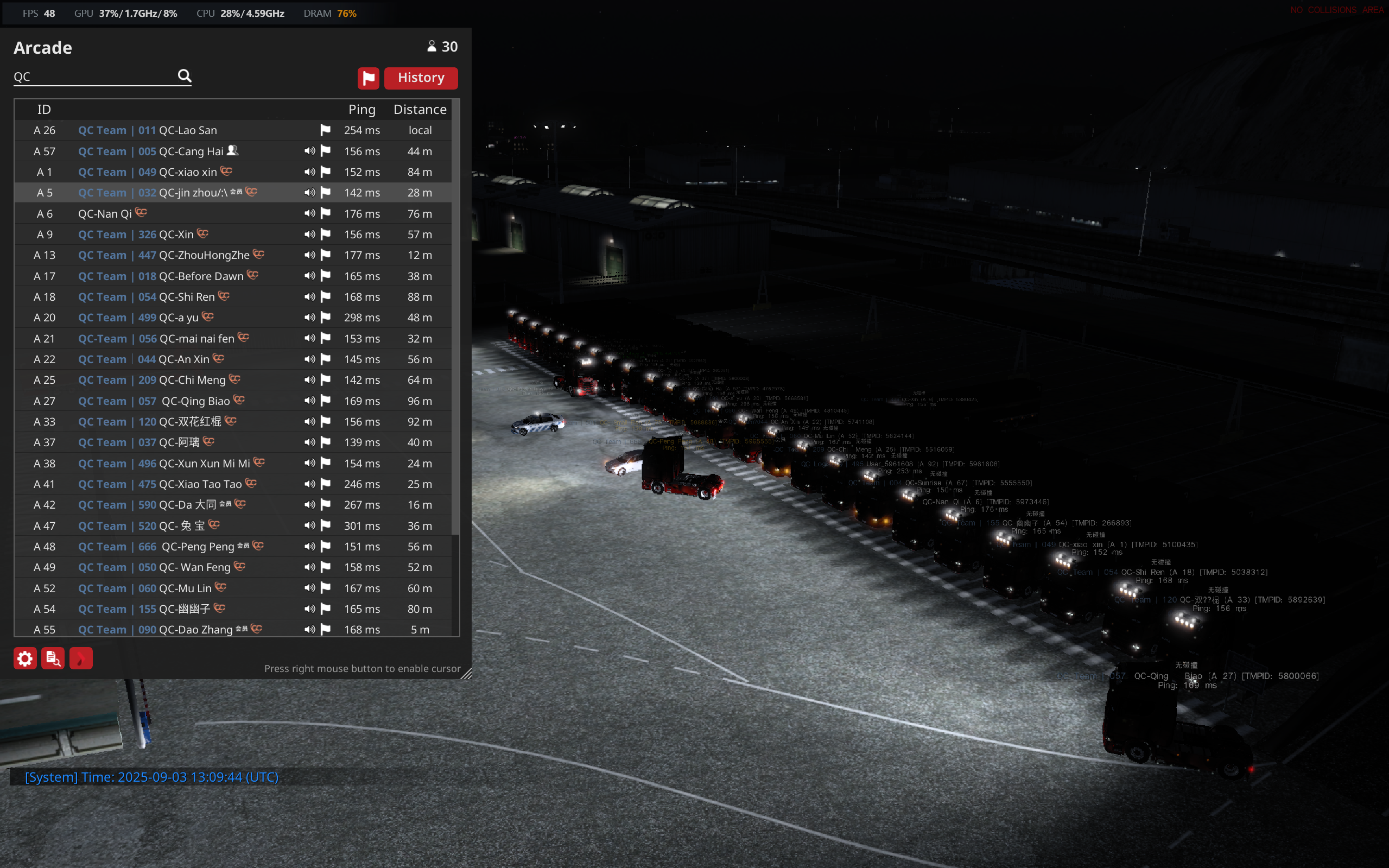Mute voice of QC-Cang Hai

coord(310,151)
